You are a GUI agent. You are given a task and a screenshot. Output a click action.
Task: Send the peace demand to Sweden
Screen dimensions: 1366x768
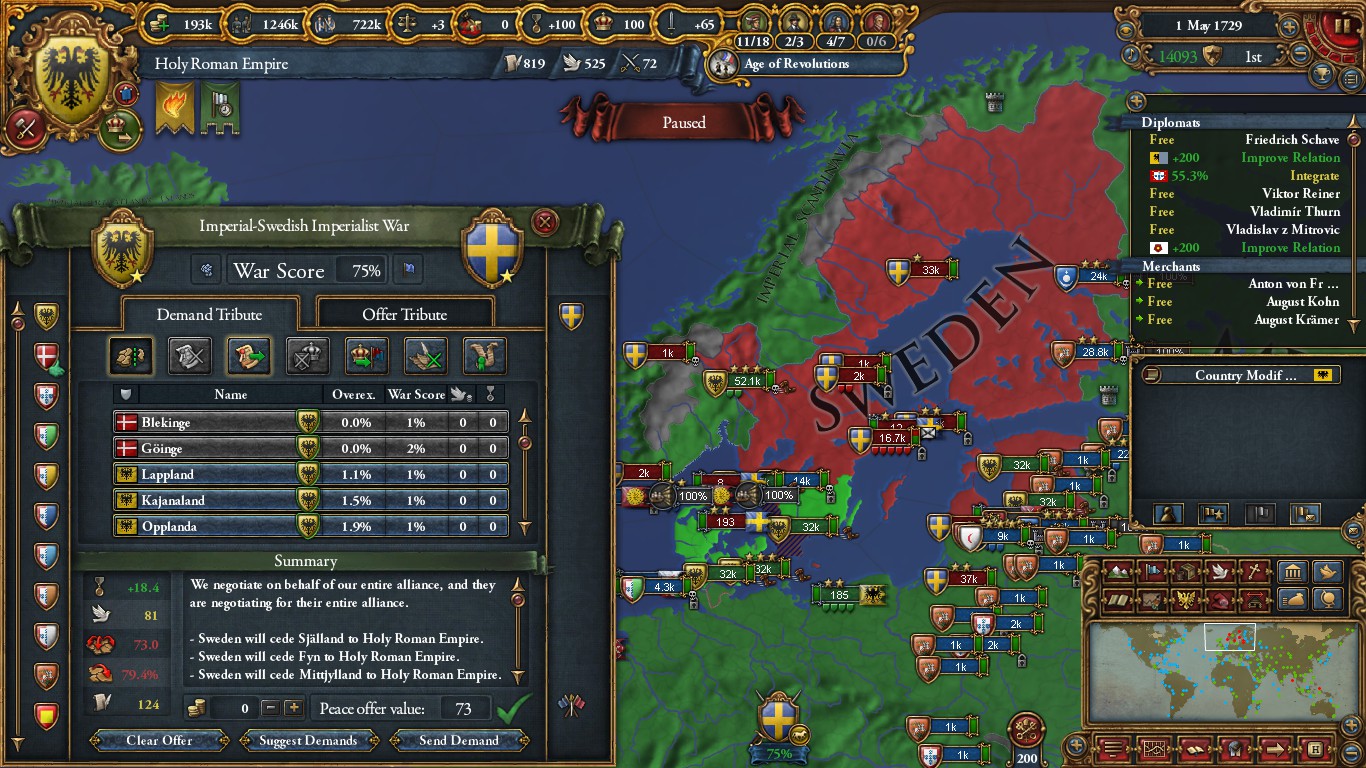(x=459, y=741)
